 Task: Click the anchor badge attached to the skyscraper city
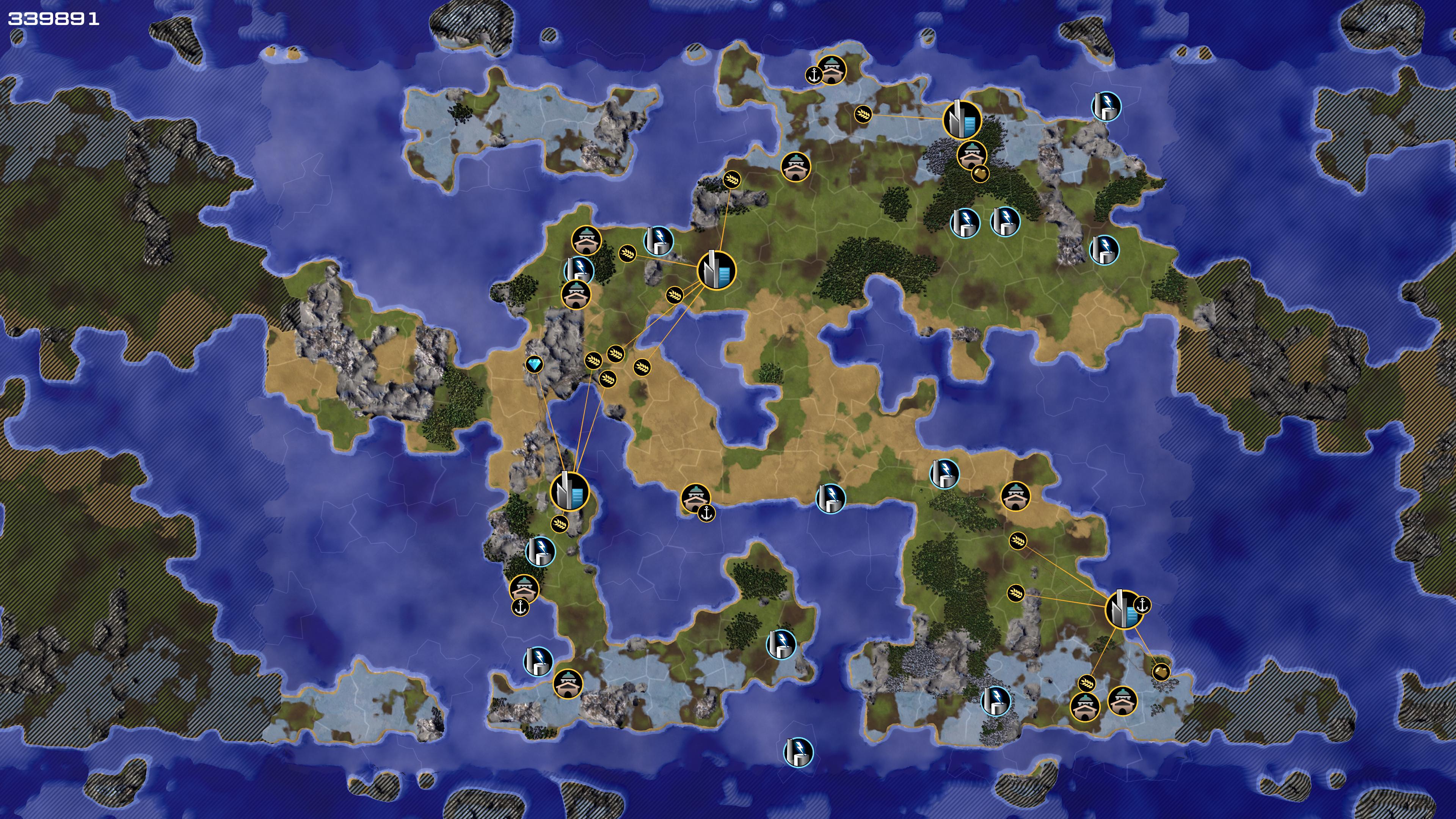click(1142, 604)
